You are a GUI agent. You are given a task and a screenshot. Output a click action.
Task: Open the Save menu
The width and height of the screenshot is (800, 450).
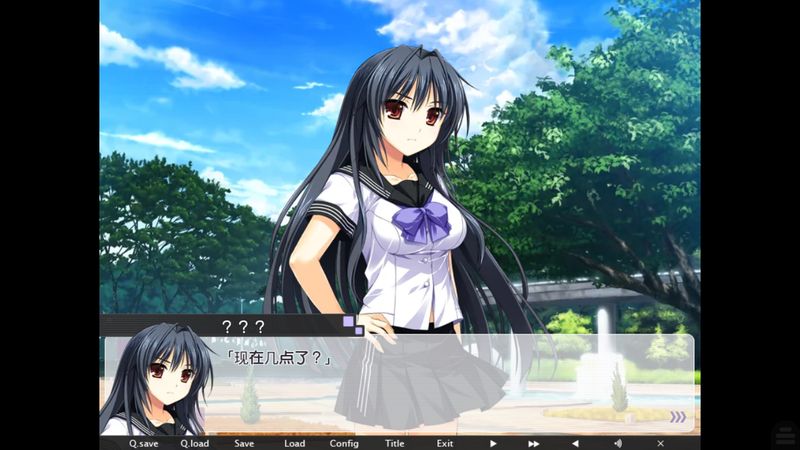click(244, 443)
